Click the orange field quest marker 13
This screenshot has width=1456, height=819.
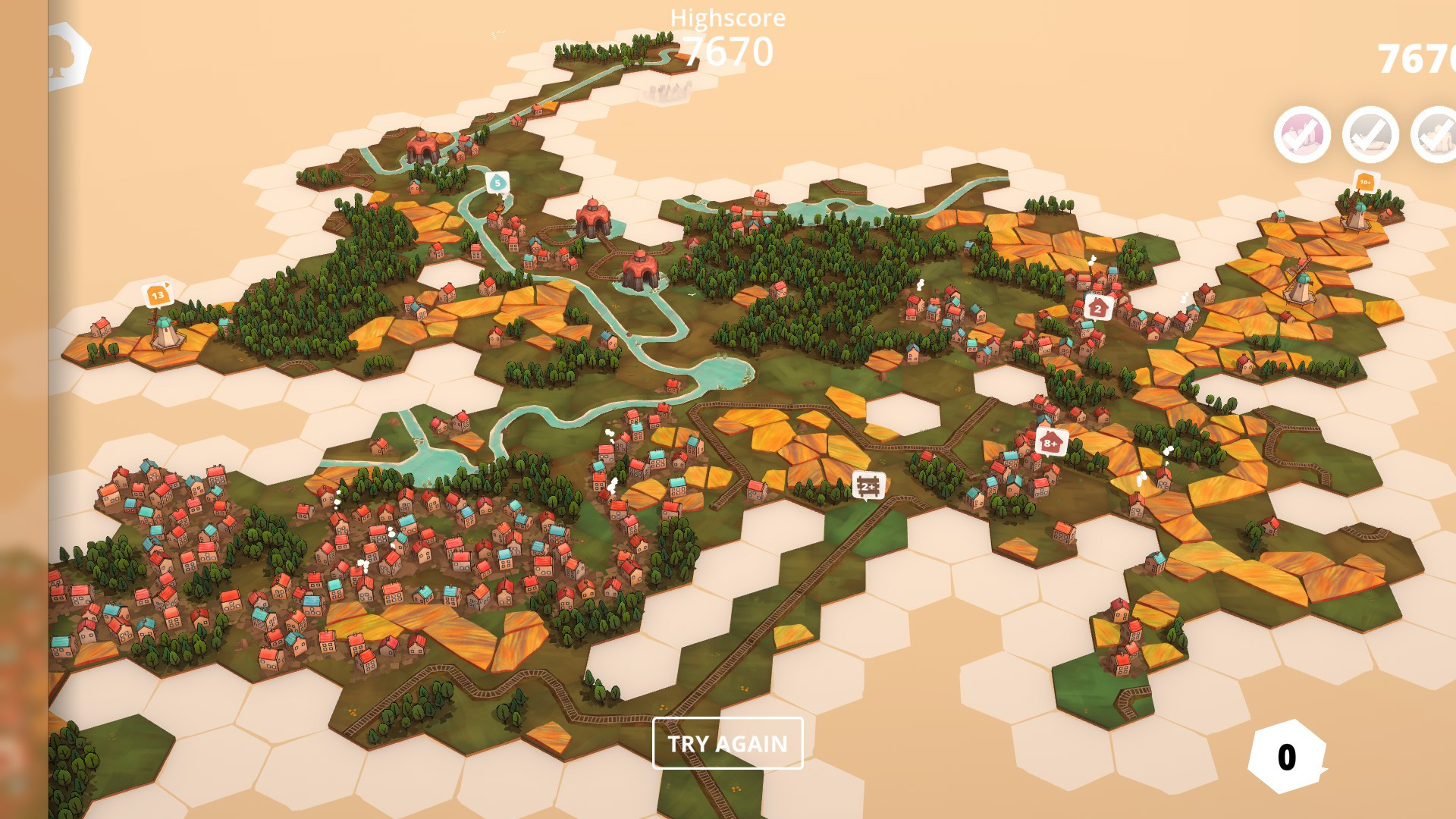point(158,294)
